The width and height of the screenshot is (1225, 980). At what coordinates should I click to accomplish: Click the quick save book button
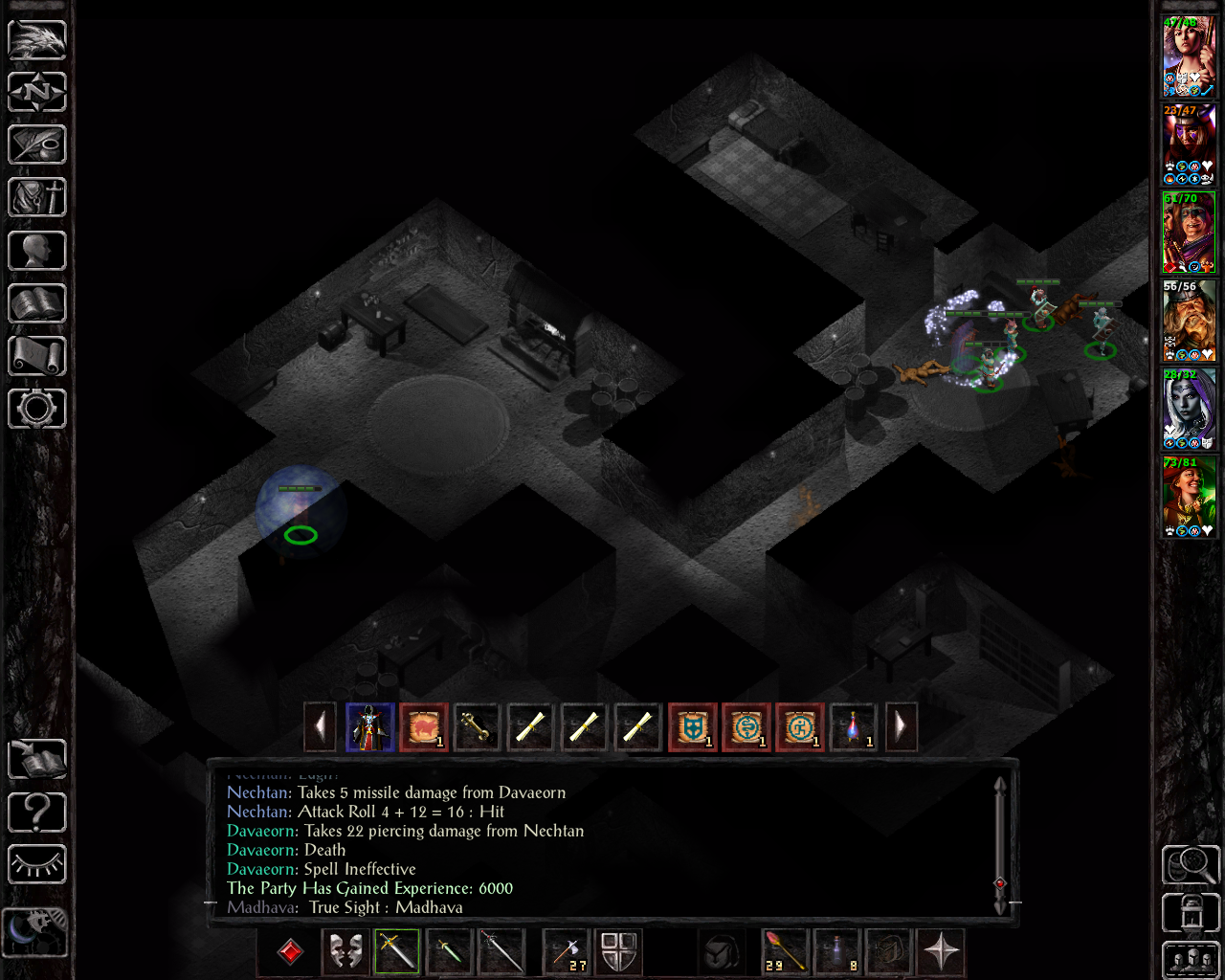37,760
